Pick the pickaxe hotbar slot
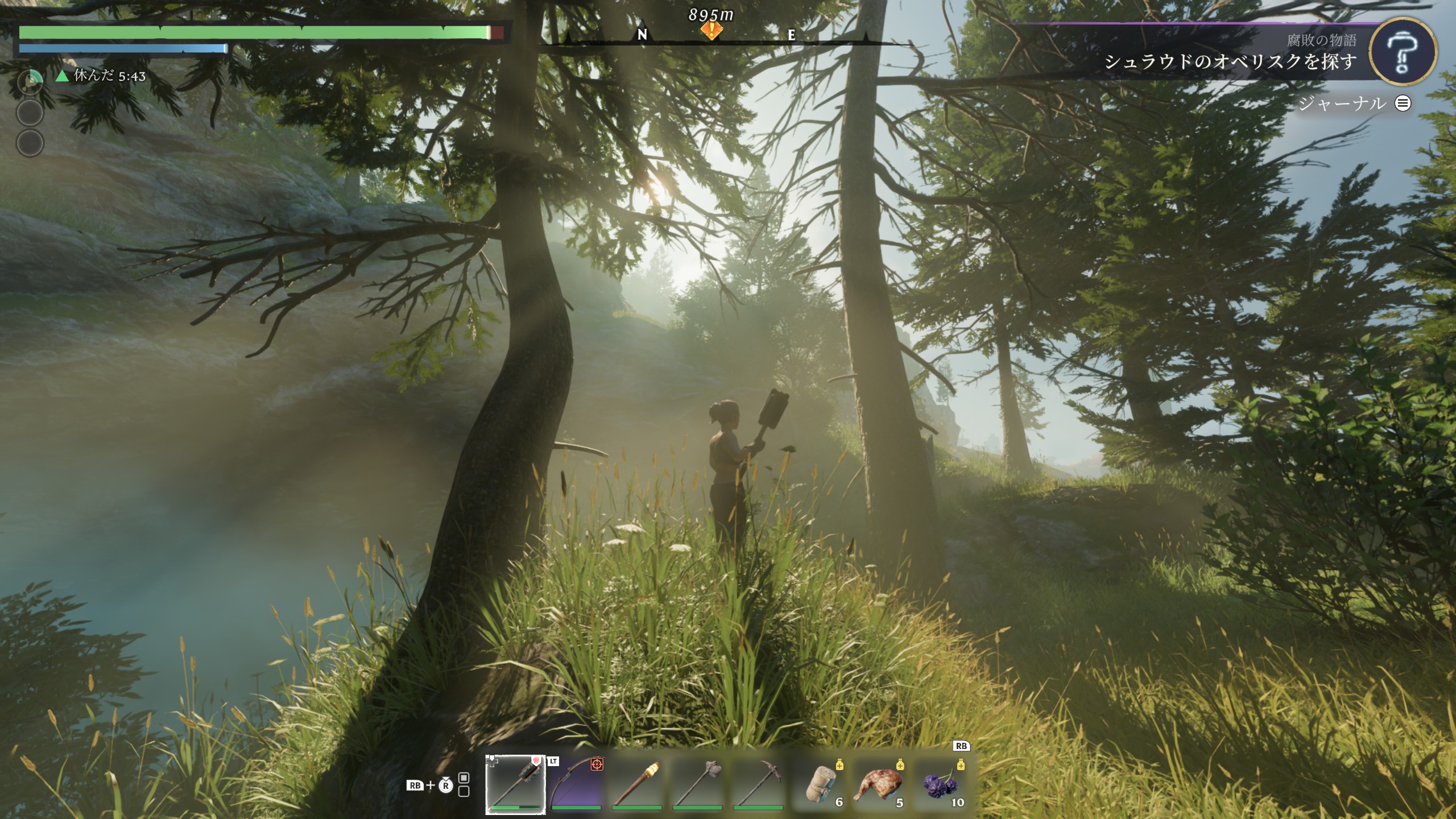The width and height of the screenshot is (1456, 819). 758,783
